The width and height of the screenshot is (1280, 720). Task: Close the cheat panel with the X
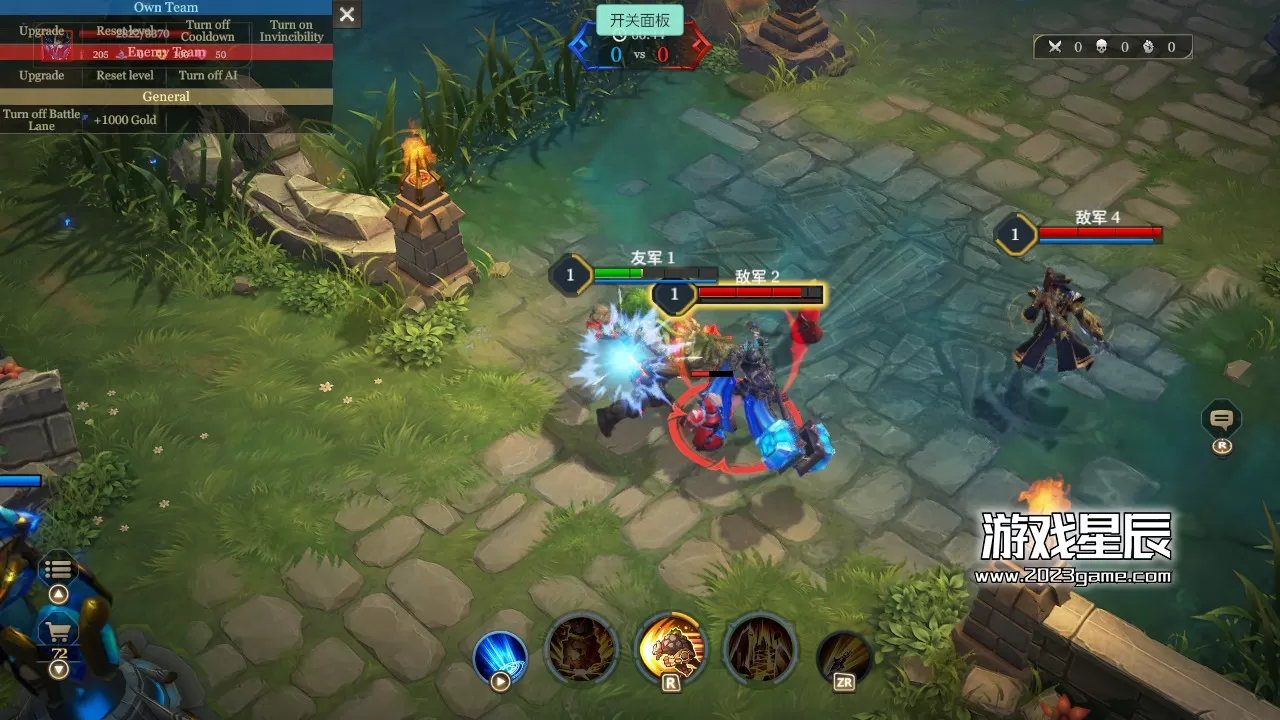point(347,14)
